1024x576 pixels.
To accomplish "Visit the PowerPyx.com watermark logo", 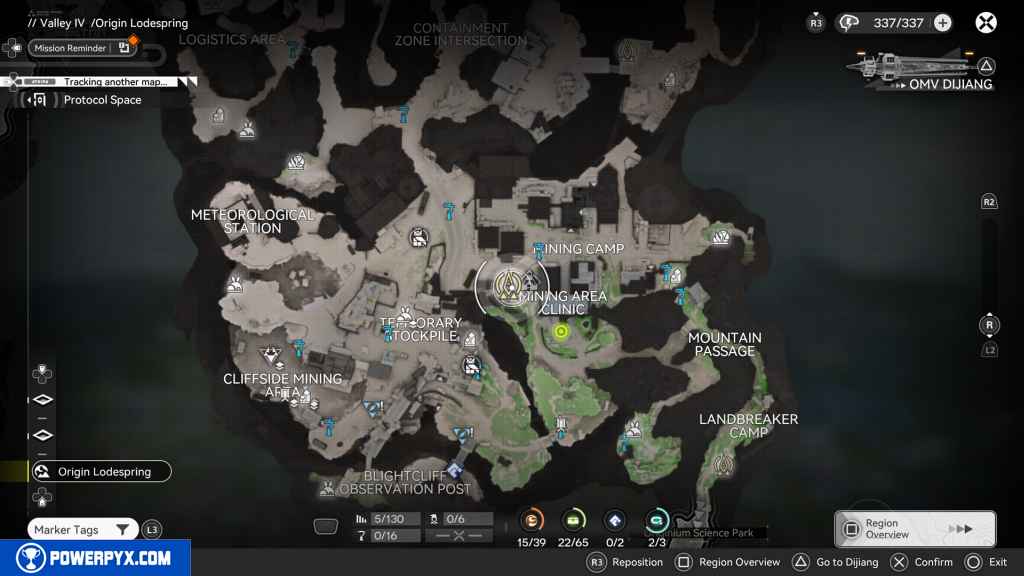I will tap(95, 558).
